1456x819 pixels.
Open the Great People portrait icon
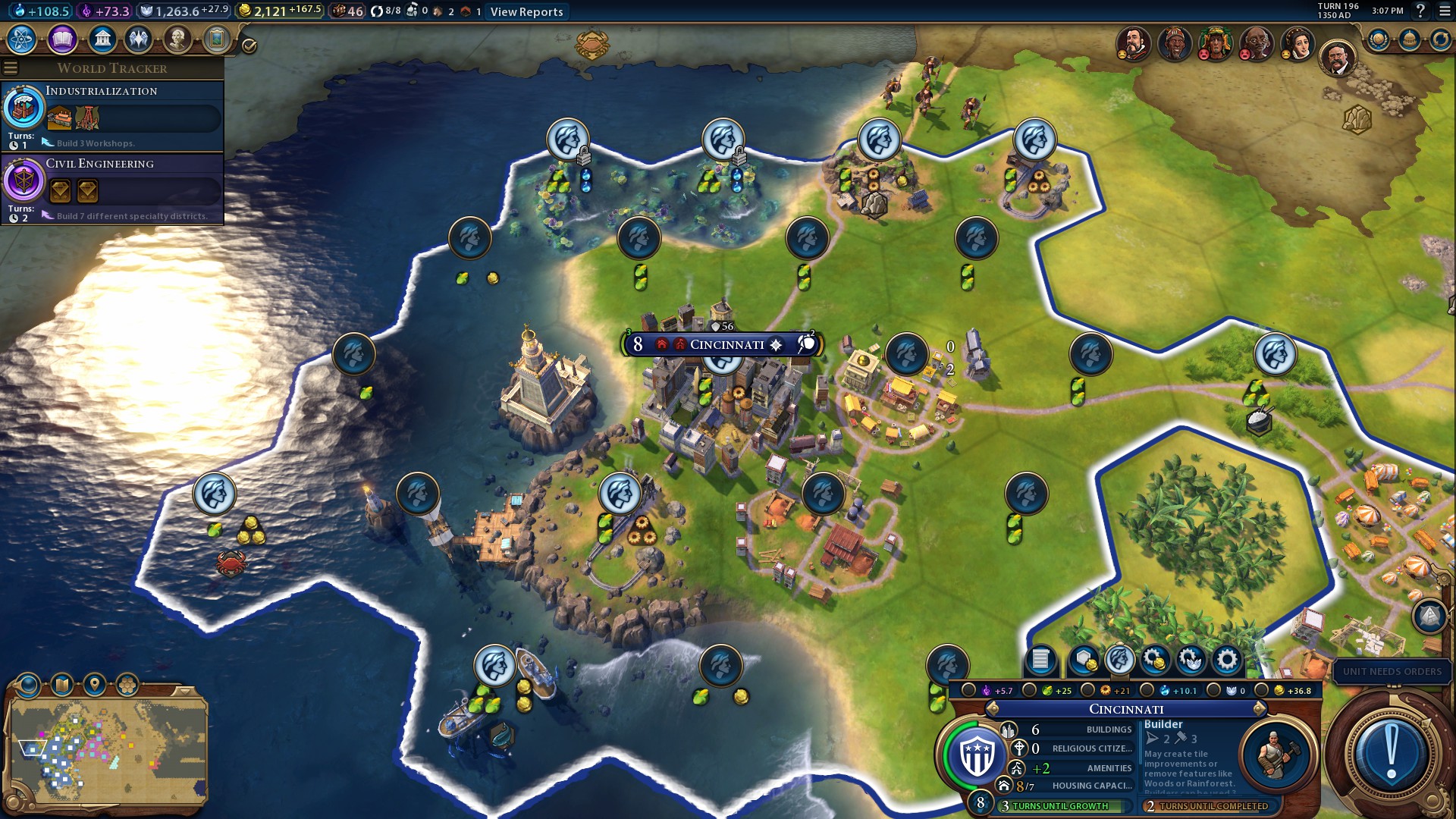click(x=177, y=39)
